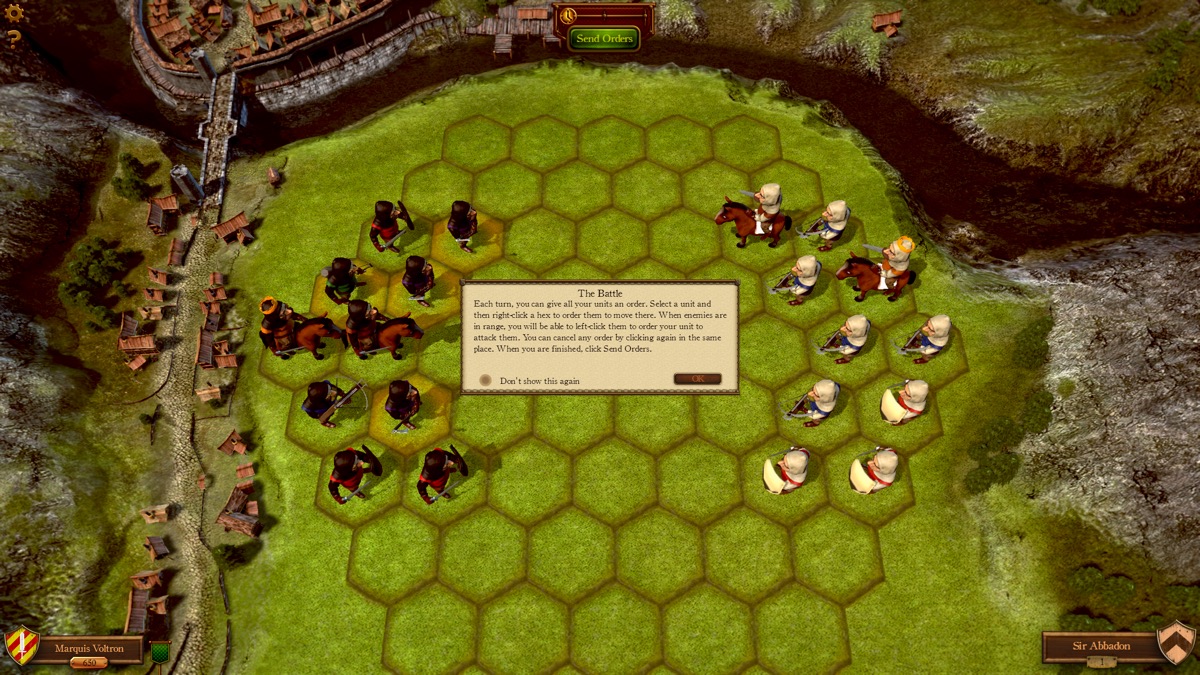Select the crowned red commander on horseback
This screenshot has width=1200, height=675.
point(286,329)
